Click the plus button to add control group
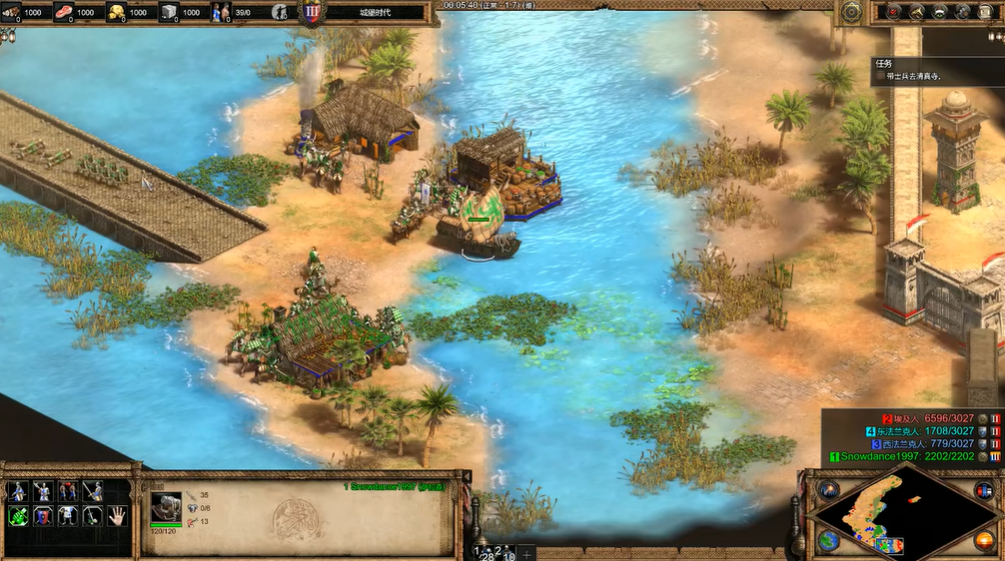 tap(527, 553)
